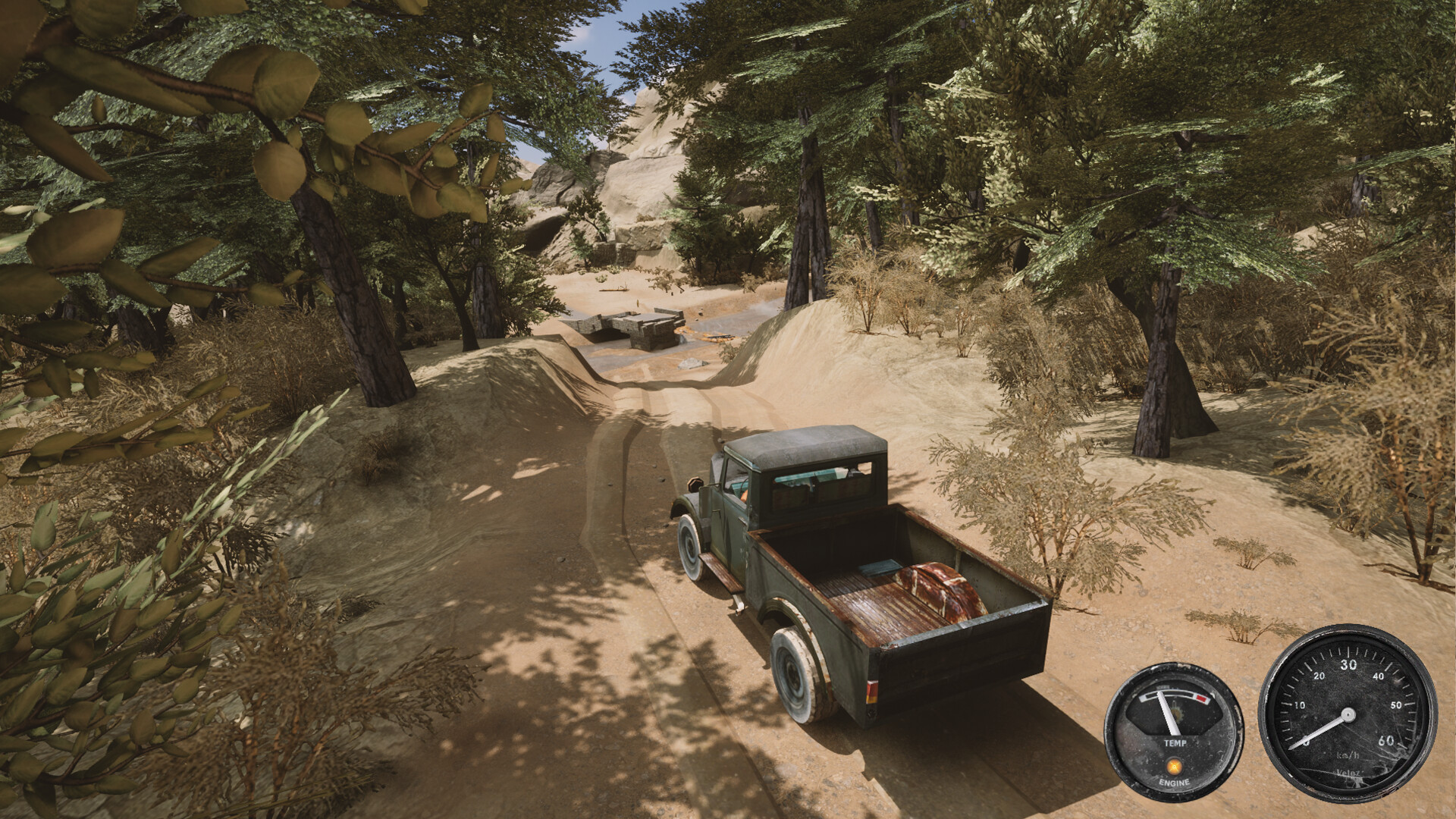This screenshot has width=1456, height=819.
Task: Click the temperature needle to reset it
Action: coord(1168,711)
